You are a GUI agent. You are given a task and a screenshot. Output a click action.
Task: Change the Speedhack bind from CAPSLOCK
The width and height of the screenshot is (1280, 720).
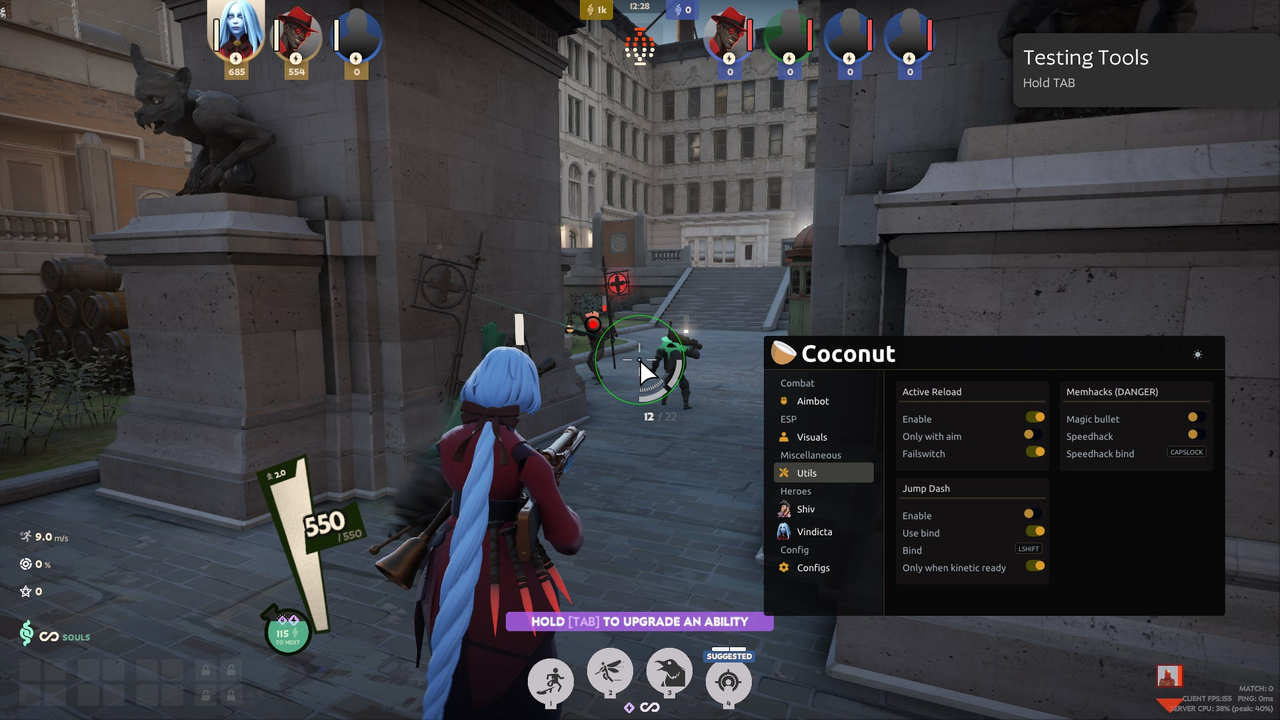point(1186,452)
